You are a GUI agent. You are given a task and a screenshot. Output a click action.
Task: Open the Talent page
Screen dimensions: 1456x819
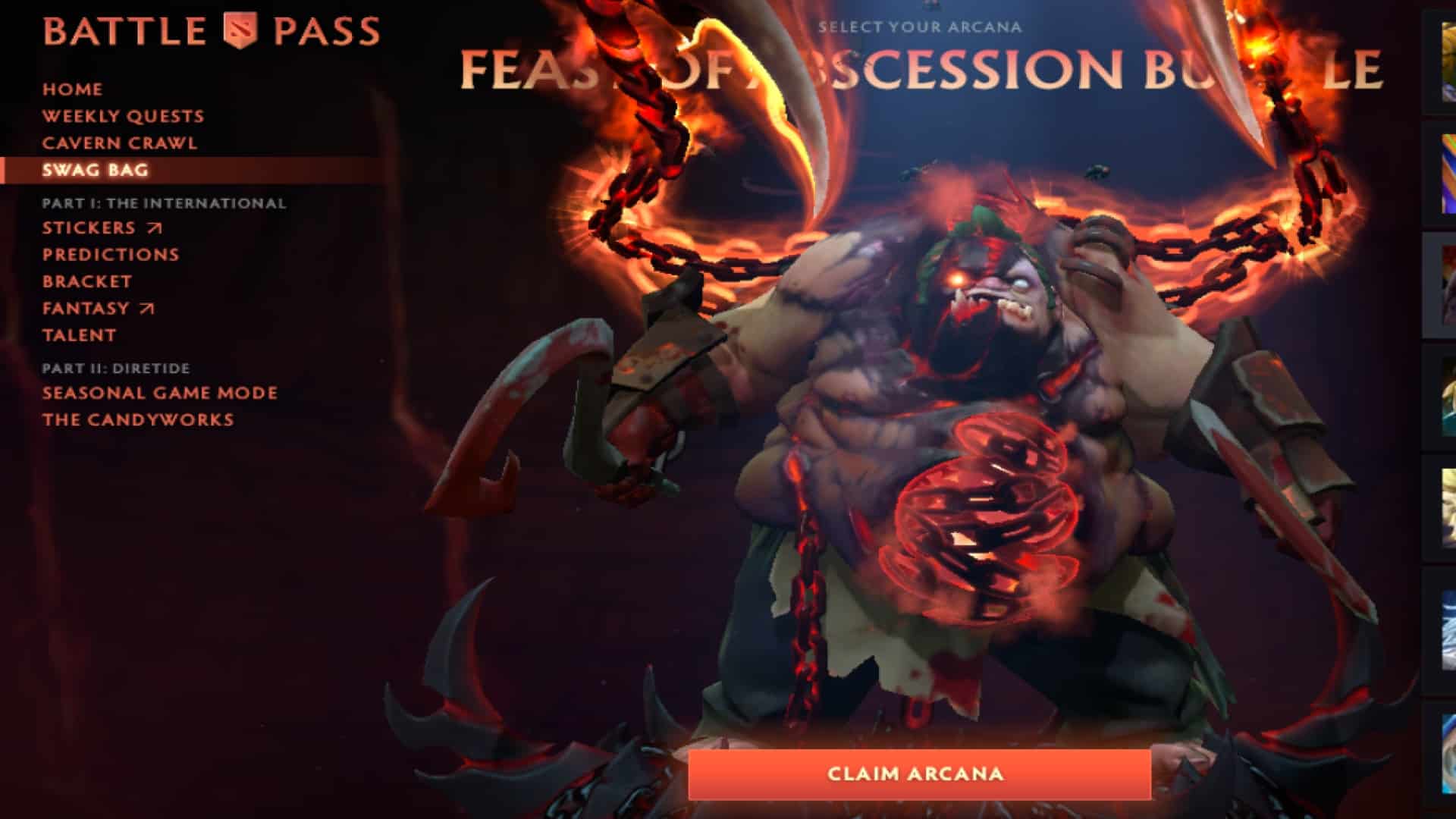coord(79,335)
